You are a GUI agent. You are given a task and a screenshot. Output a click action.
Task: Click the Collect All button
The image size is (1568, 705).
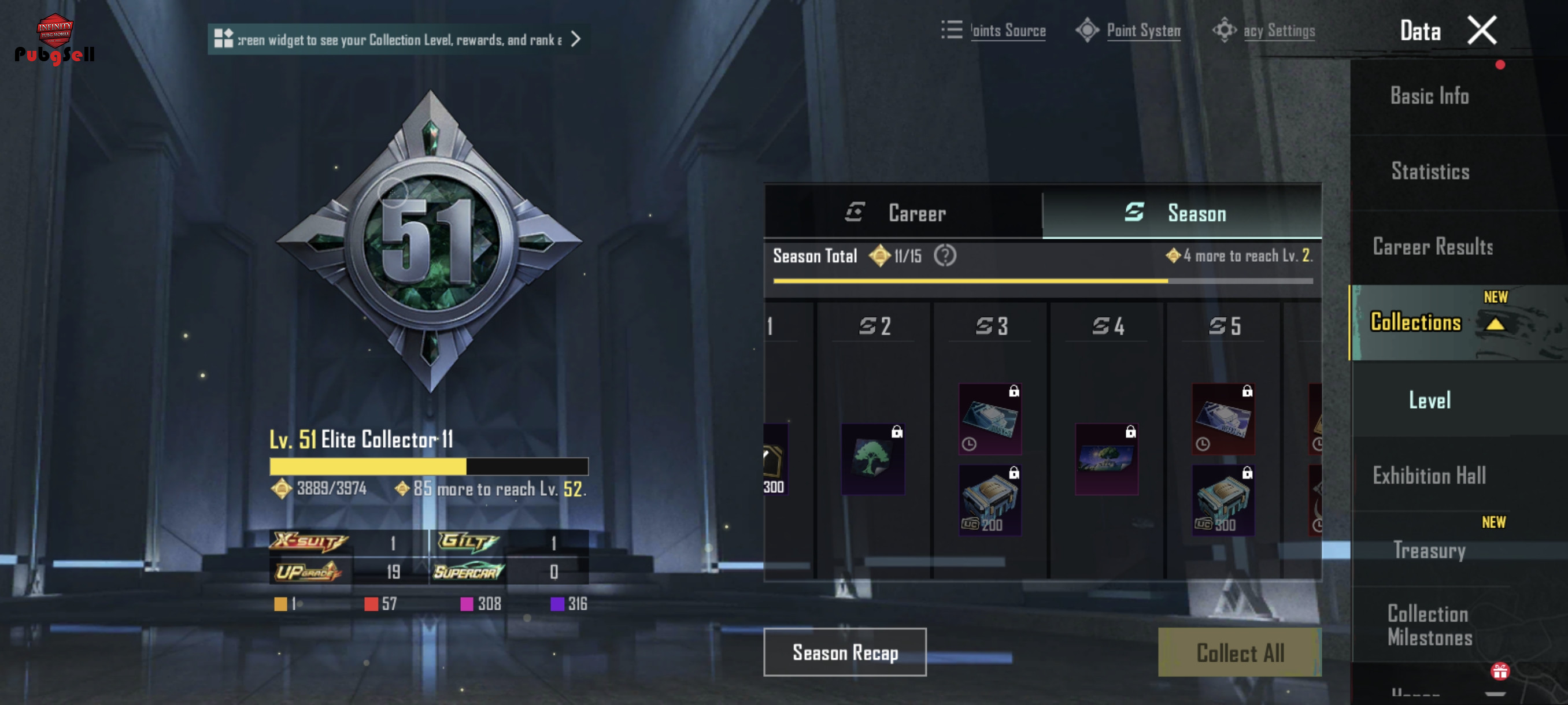[x=1239, y=652]
